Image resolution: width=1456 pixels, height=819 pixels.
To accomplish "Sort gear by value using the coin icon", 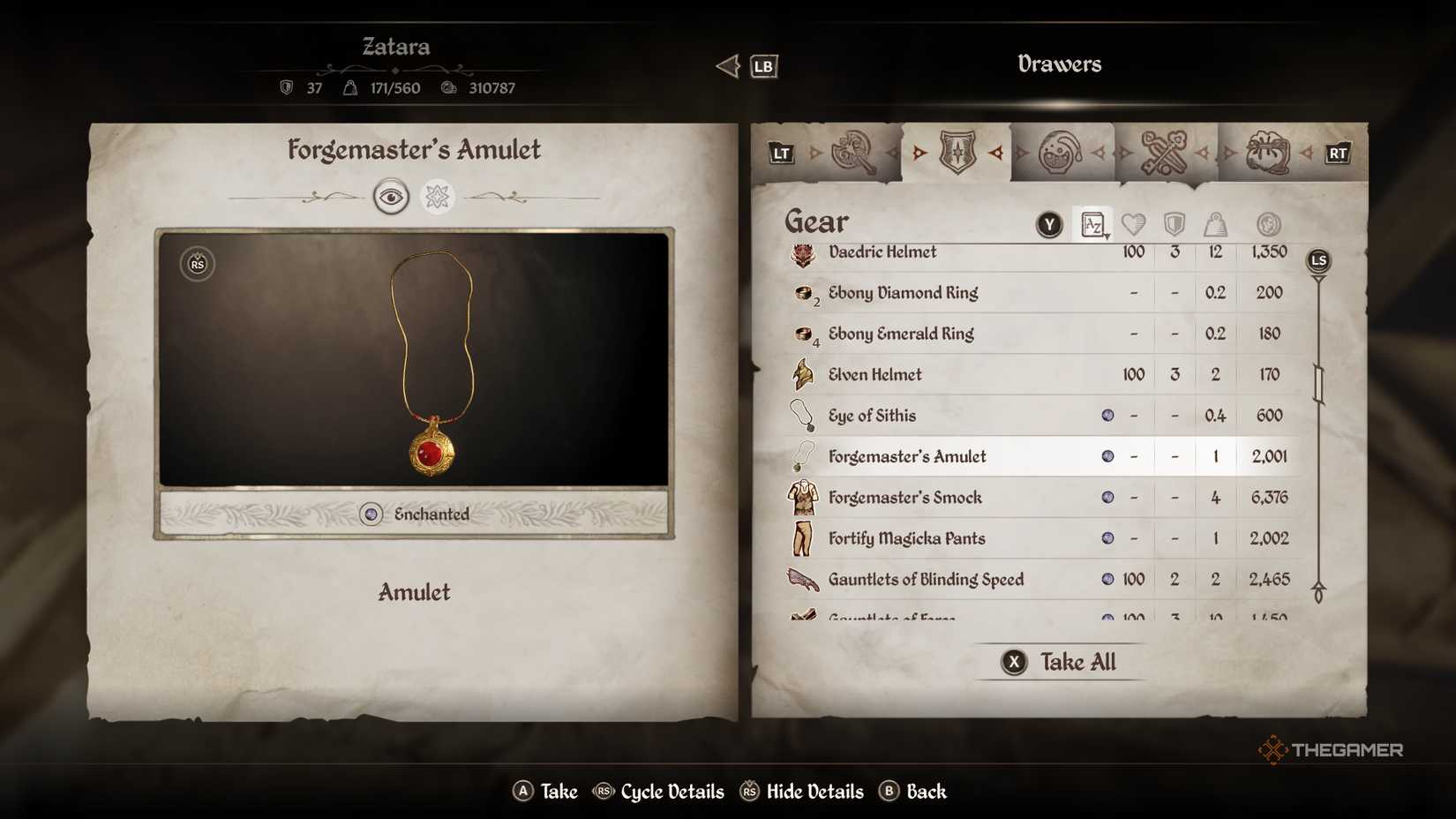I will click(1268, 223).
